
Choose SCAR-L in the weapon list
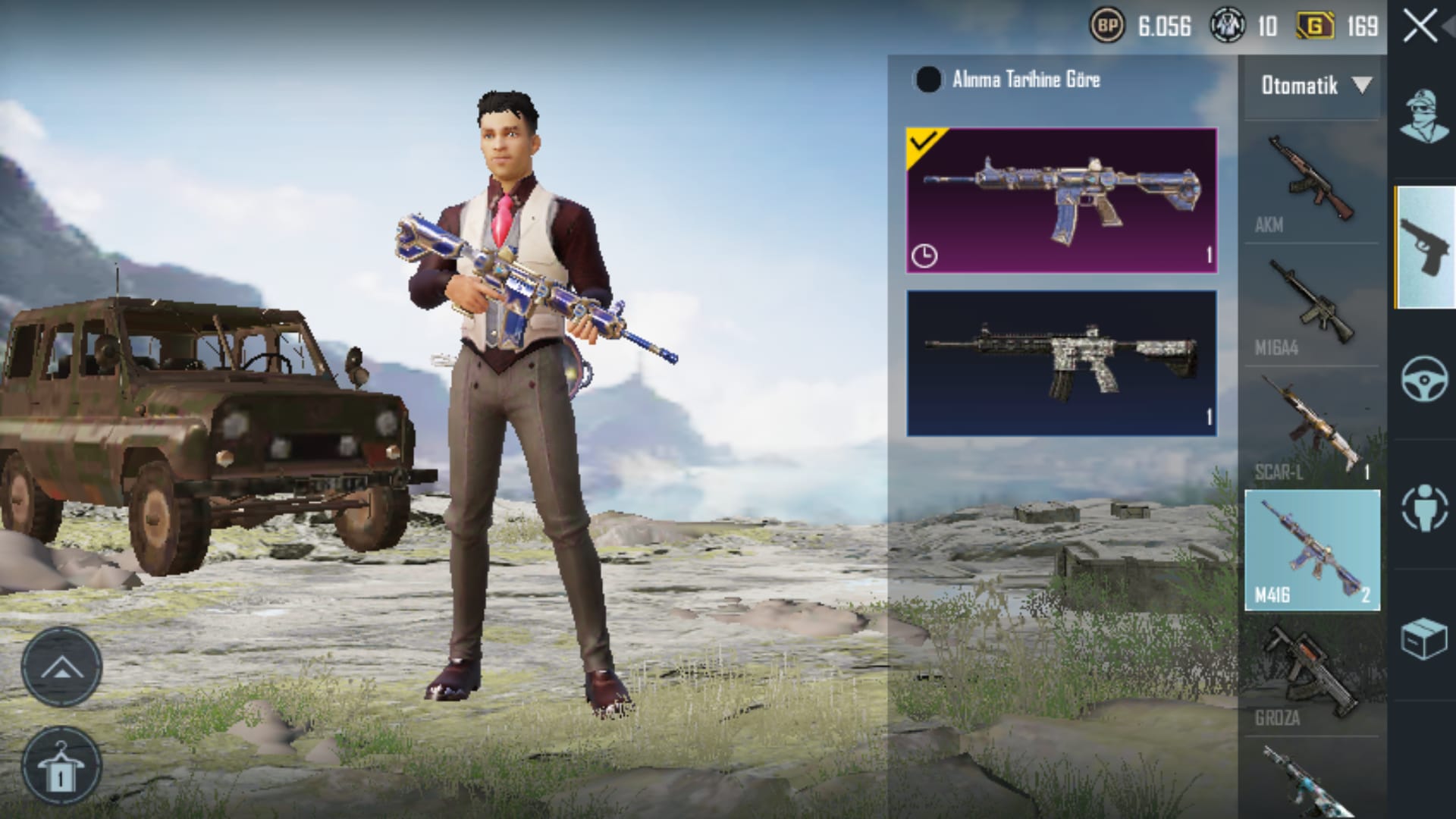[1311, 428]
